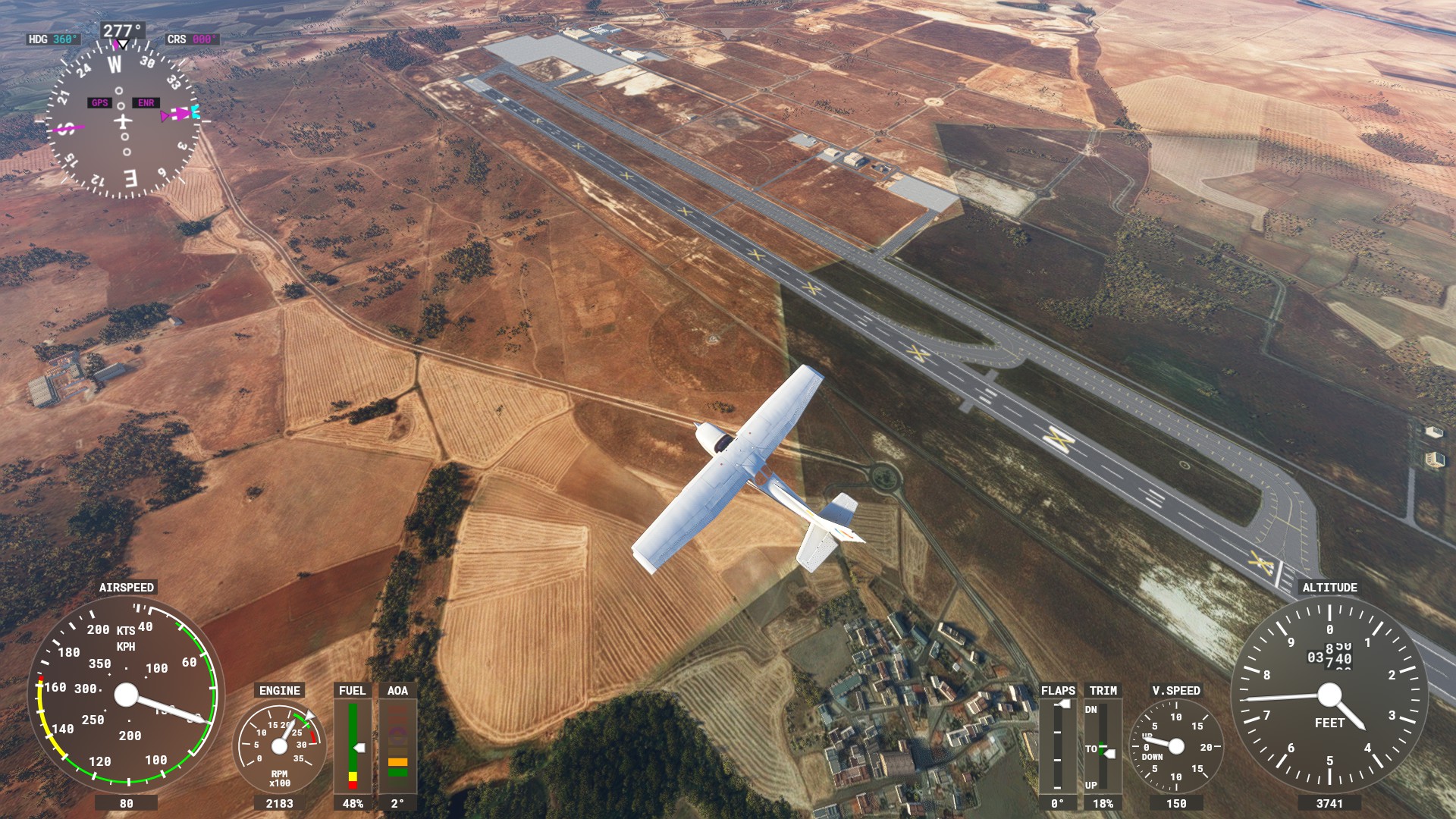The height and width of the screenshot is (819, 1456).
Task: Click the altitude dial gauge
Action: tap(1329, 695)
